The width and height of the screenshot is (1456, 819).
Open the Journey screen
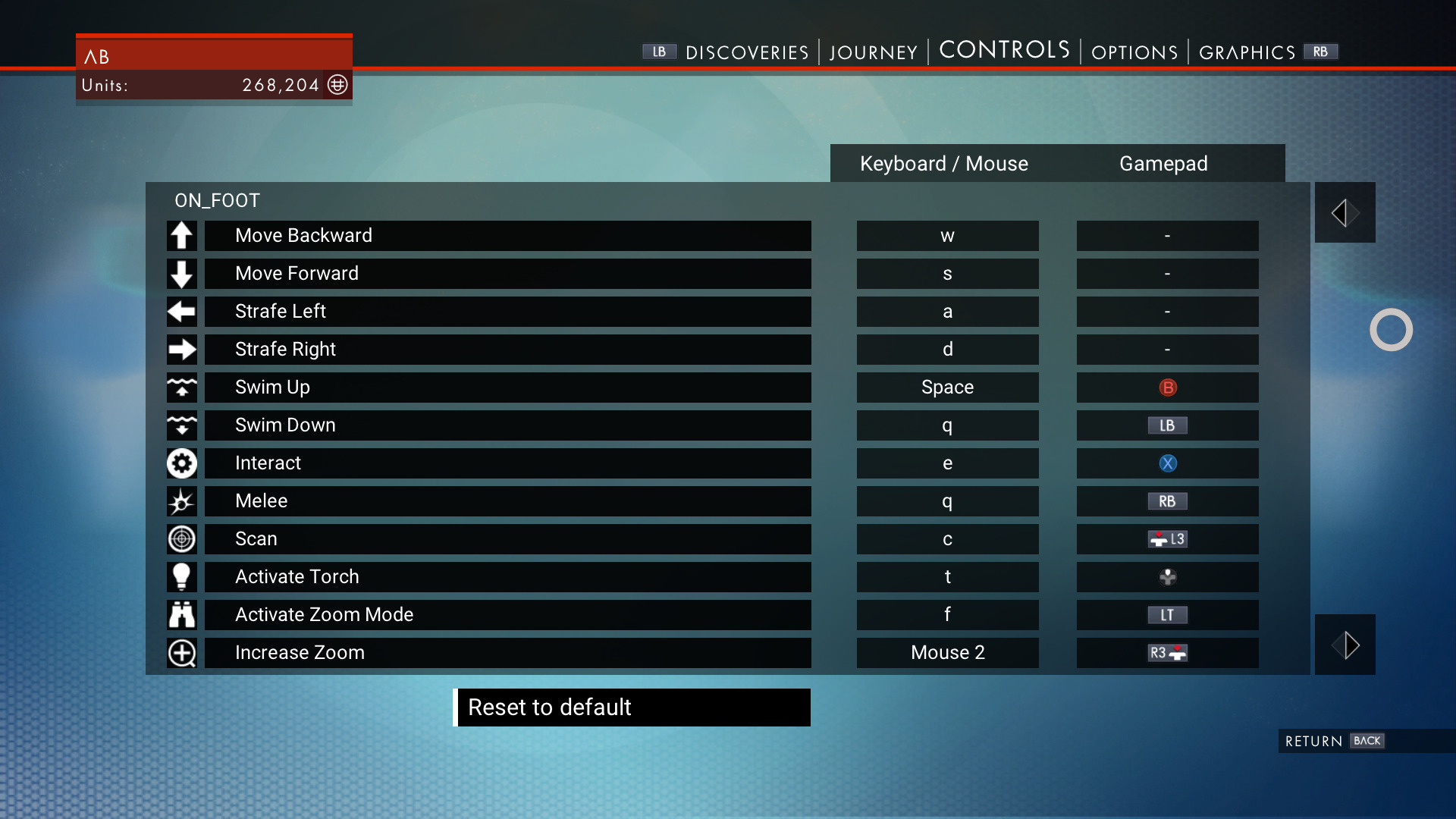(x=873, y=52)
